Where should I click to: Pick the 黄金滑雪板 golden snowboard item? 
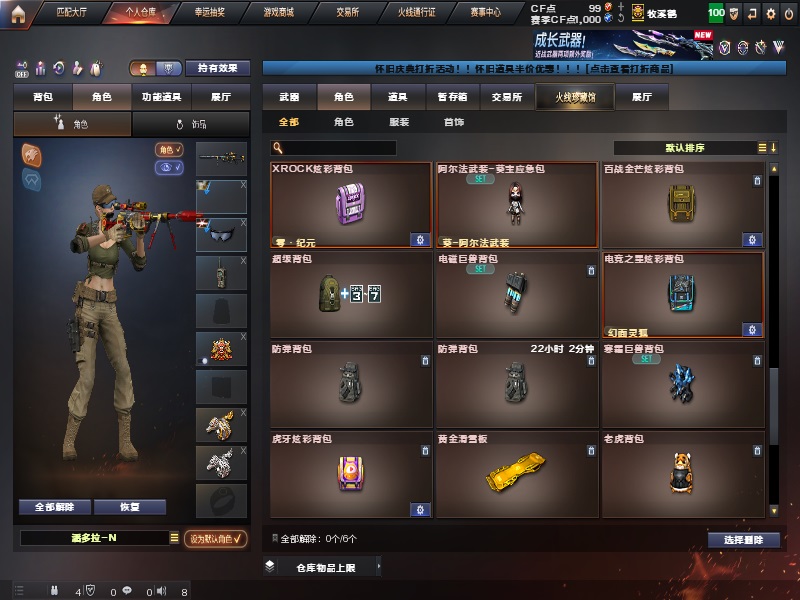click(x=516, y=475)
